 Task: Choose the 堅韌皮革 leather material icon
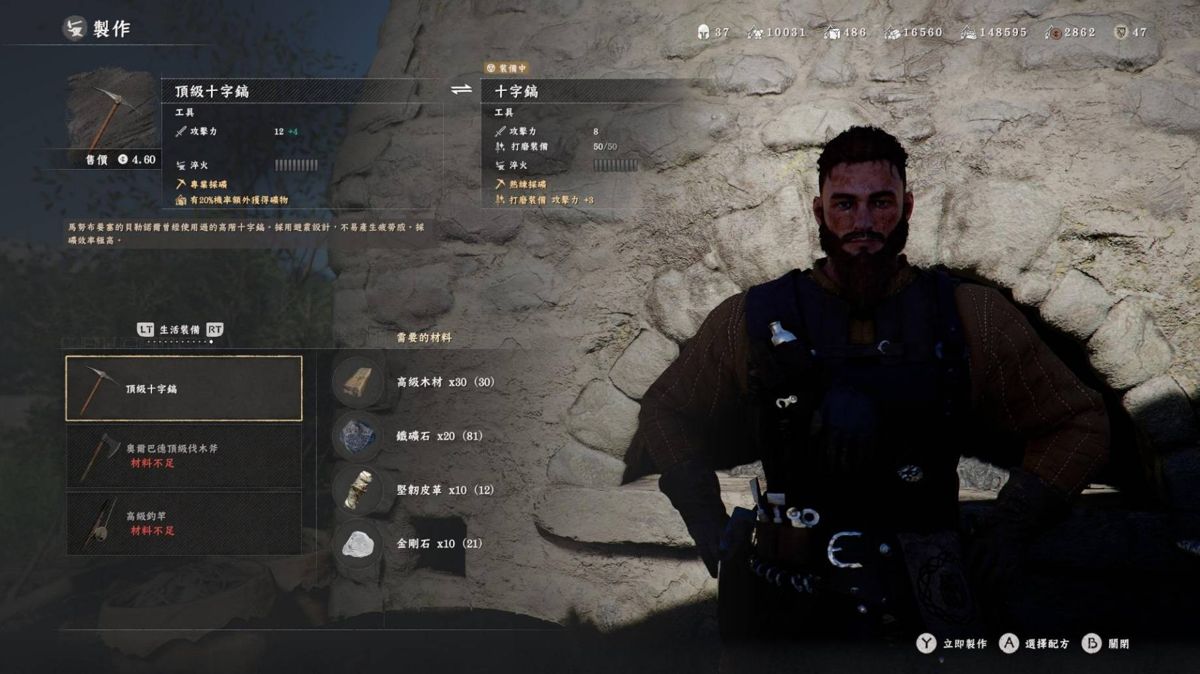tap(358, 490)
